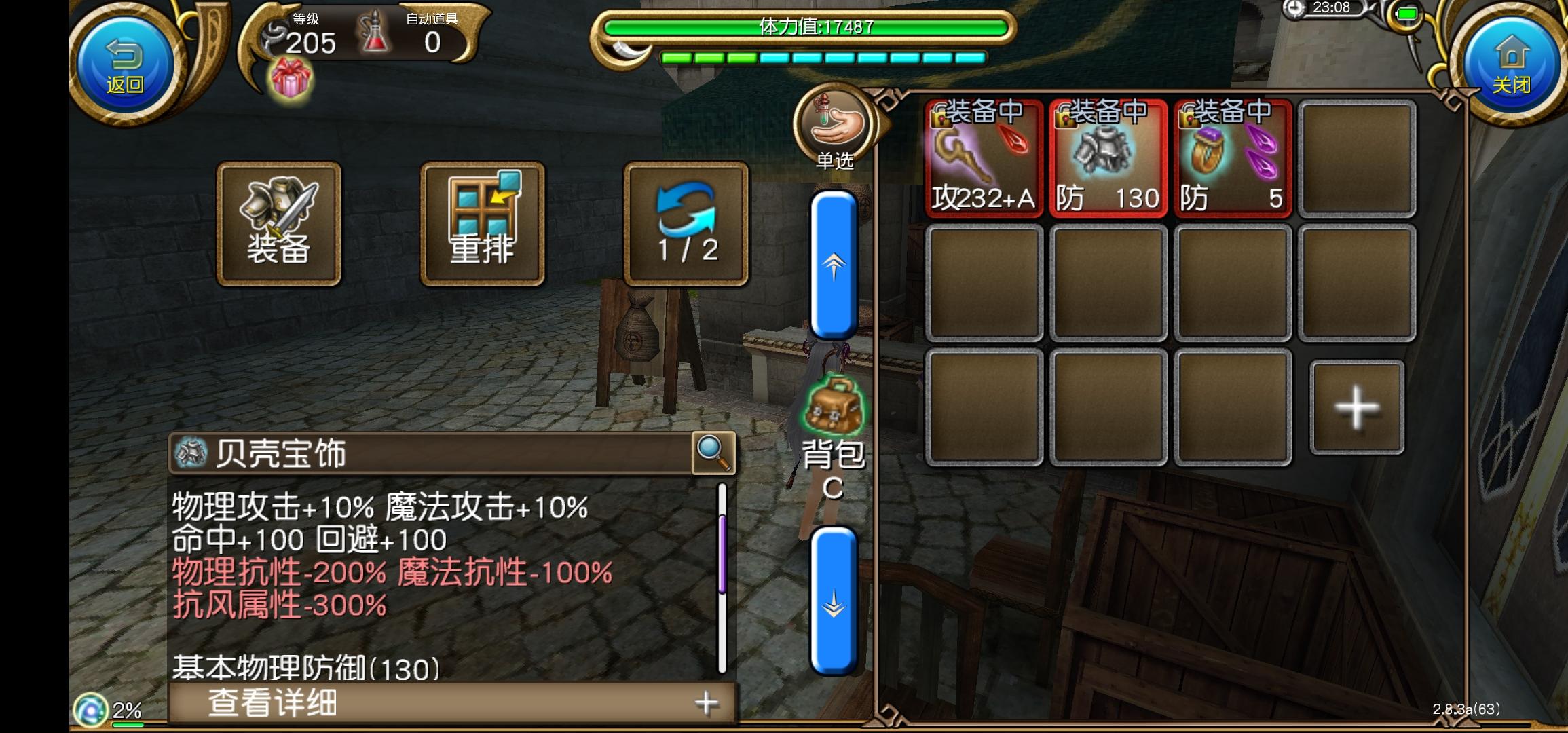Tap the 返回 back button
The width and height of the screenshot is (1568, 733).
click(122, 64)
